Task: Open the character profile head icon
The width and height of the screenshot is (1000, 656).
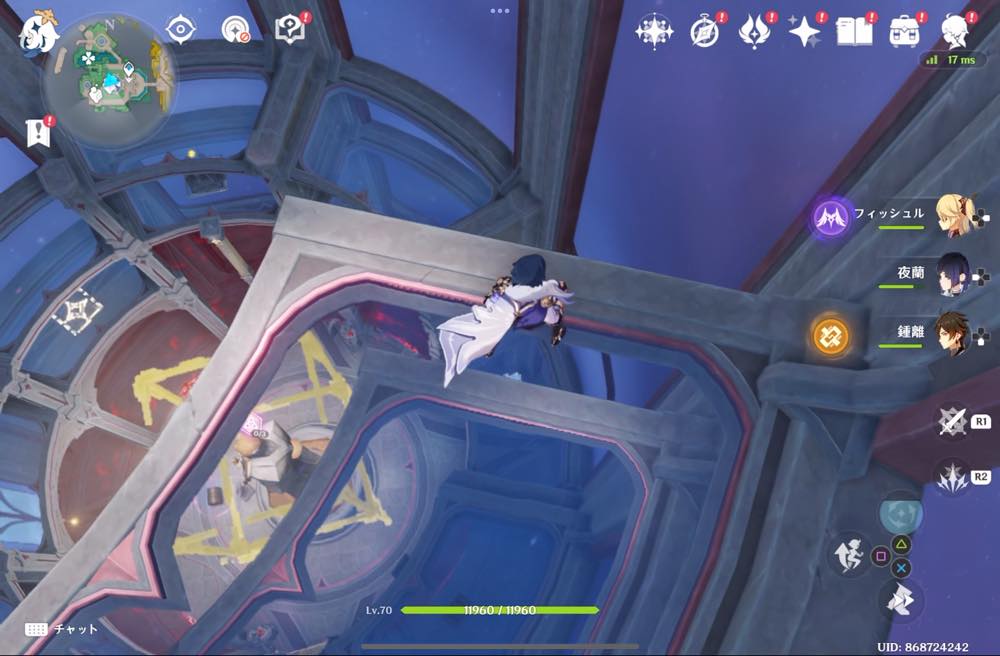Action: (954, 32)
